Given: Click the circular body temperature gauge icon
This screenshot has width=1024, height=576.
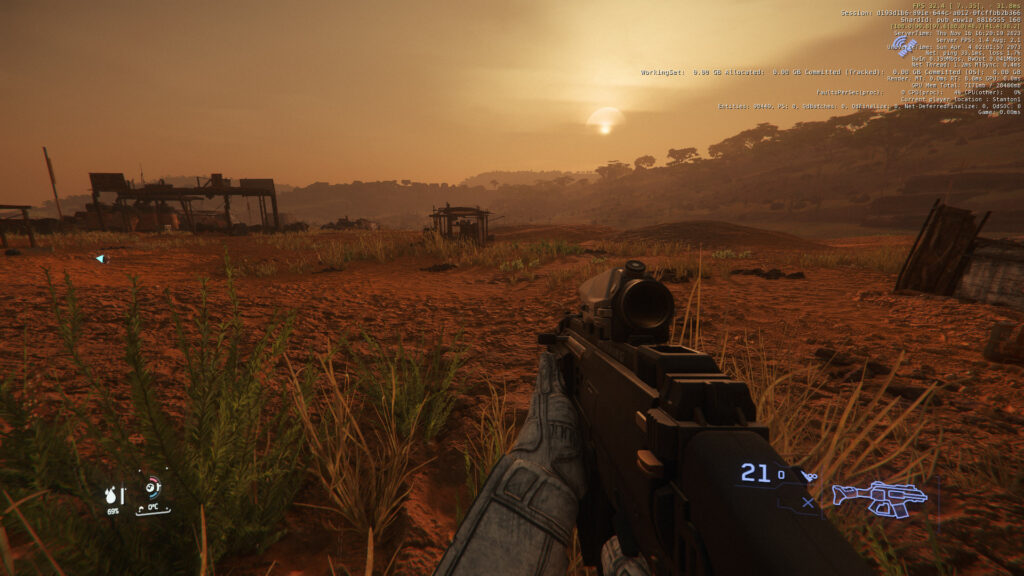Looking at the screenshot, I should pos(152,489).
